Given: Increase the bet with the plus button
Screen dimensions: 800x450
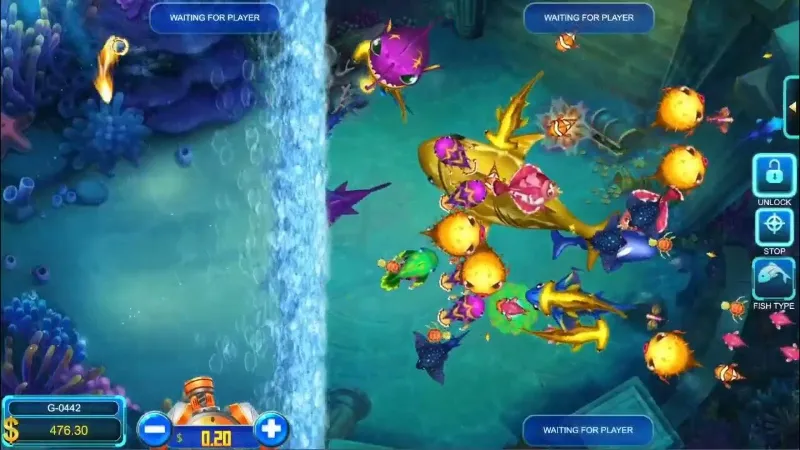Looking at the screenshot, I should point(271,430).
